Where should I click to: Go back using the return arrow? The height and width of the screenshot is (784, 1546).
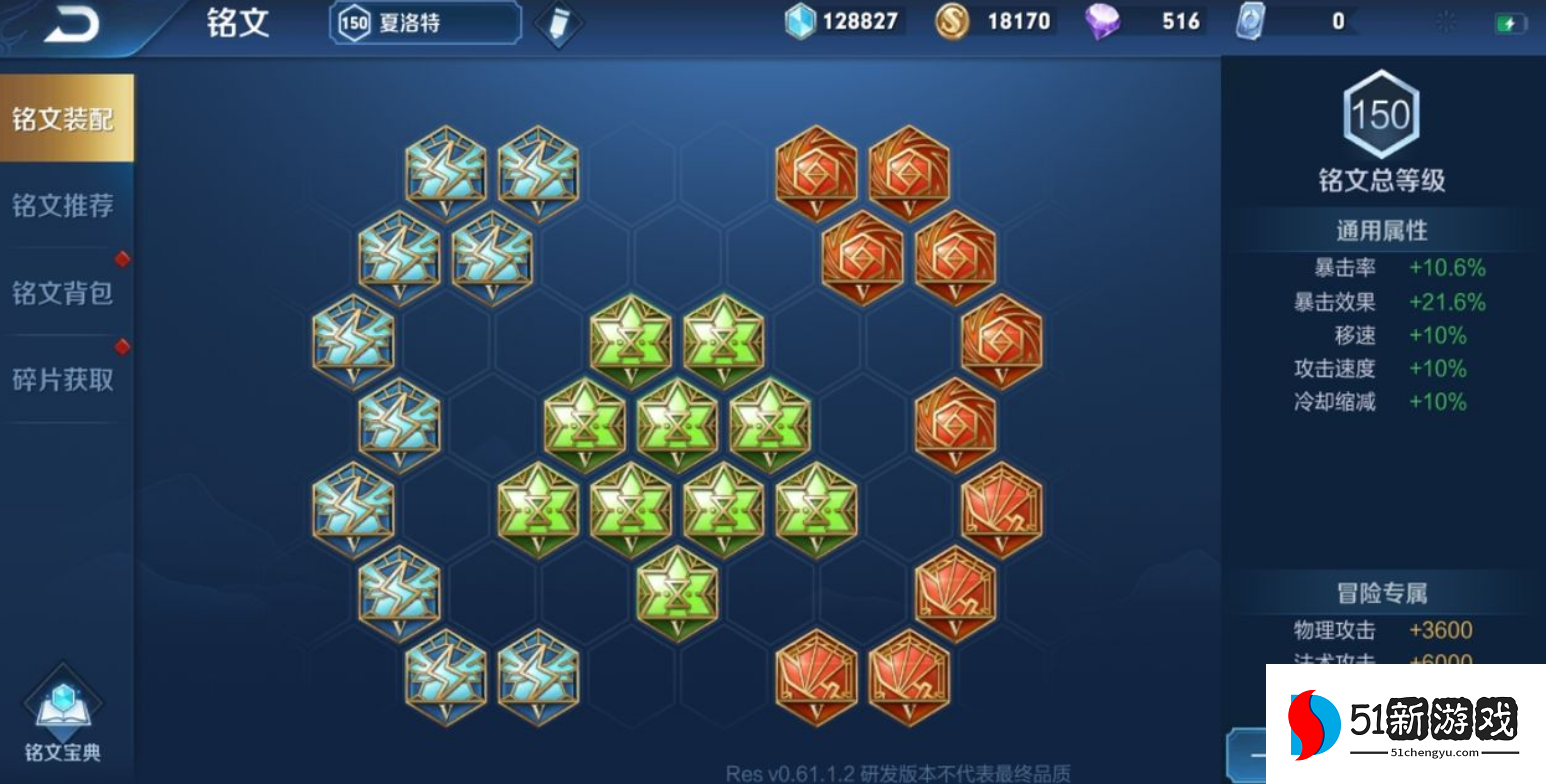point(71,24)
